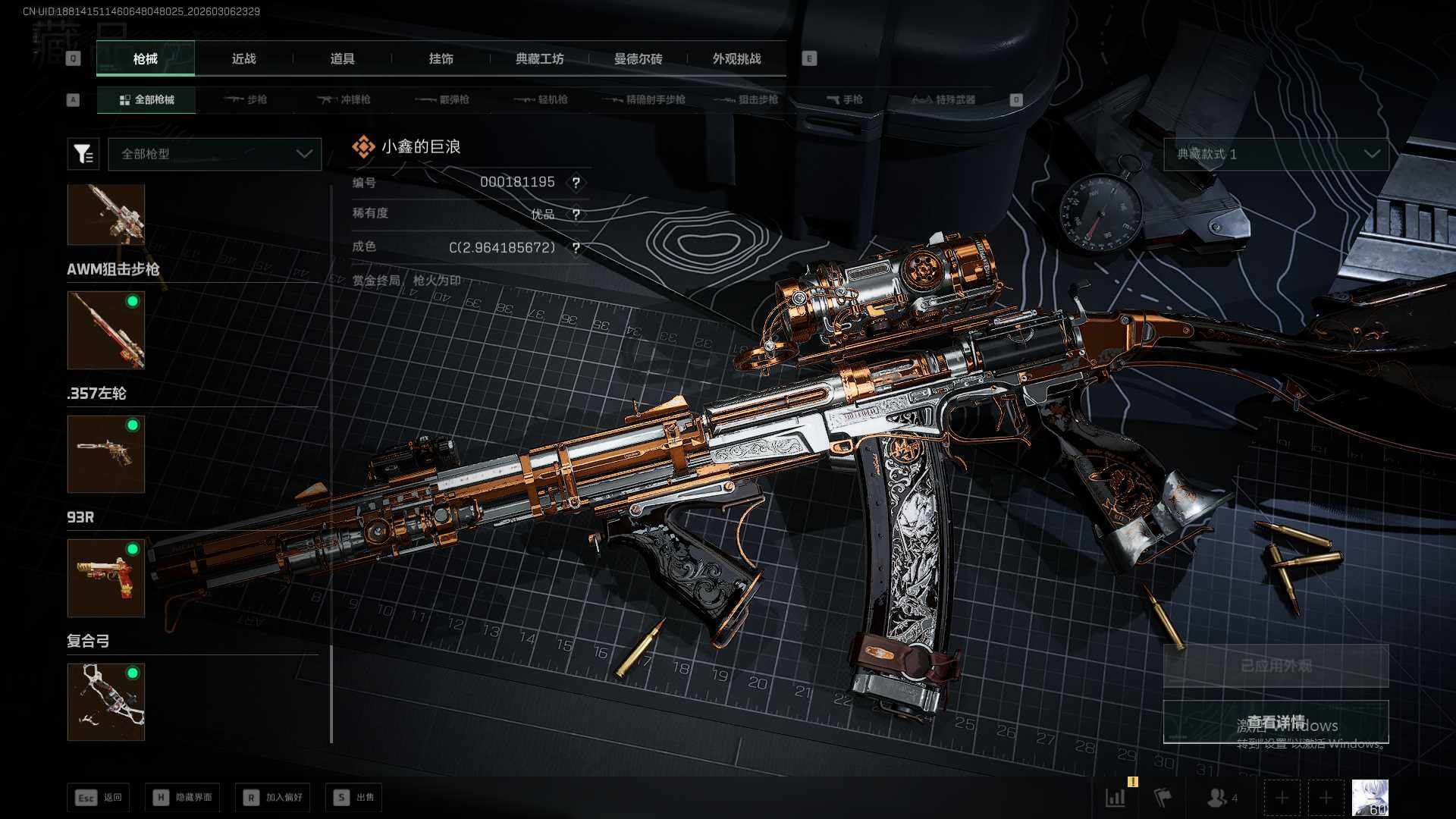The width and height of the screenshot is (1456, 819).
Task: Select the 挂饰 charms tab
Action: click(x=441, y=59)
